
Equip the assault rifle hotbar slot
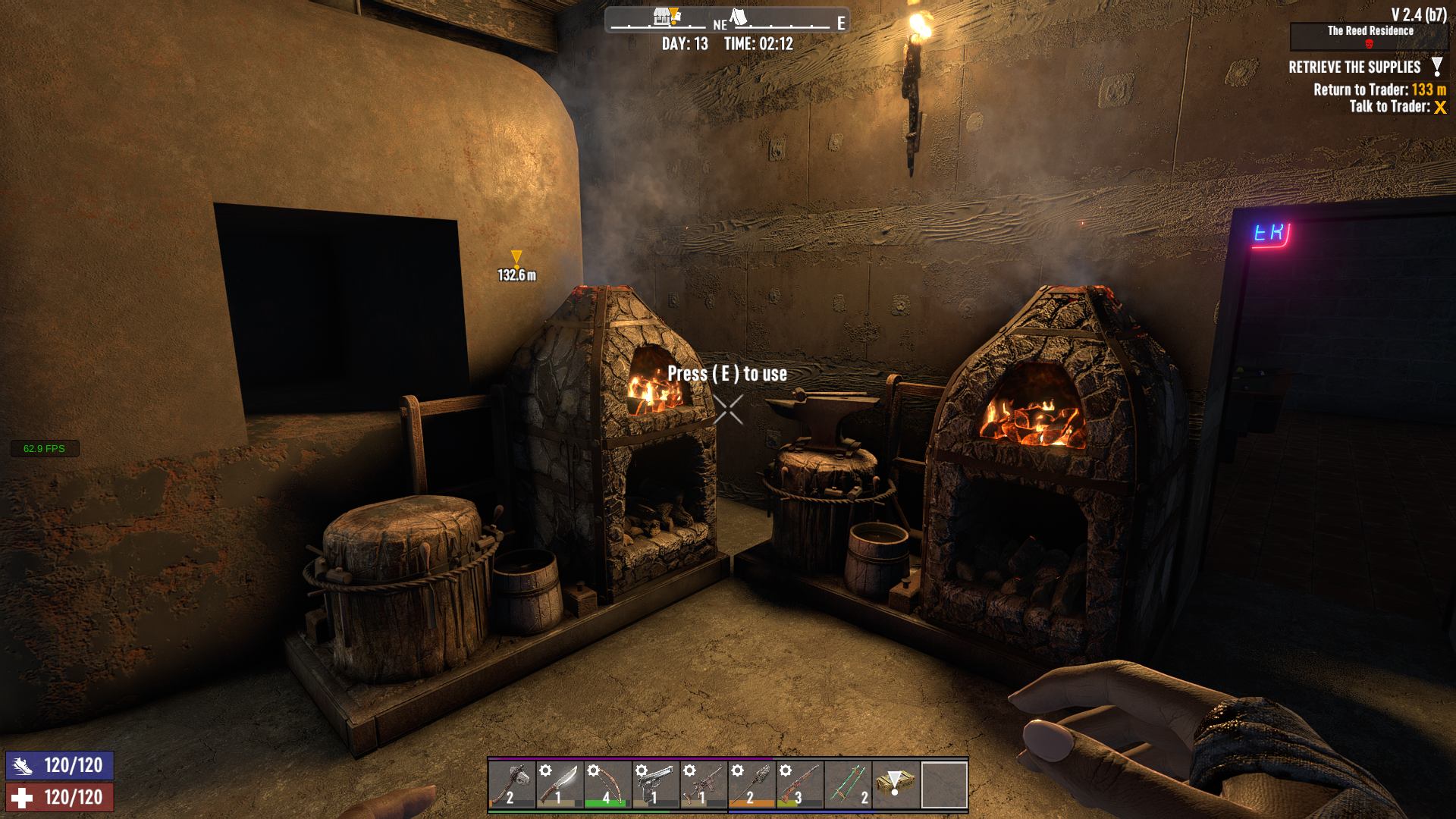[704, 784]
